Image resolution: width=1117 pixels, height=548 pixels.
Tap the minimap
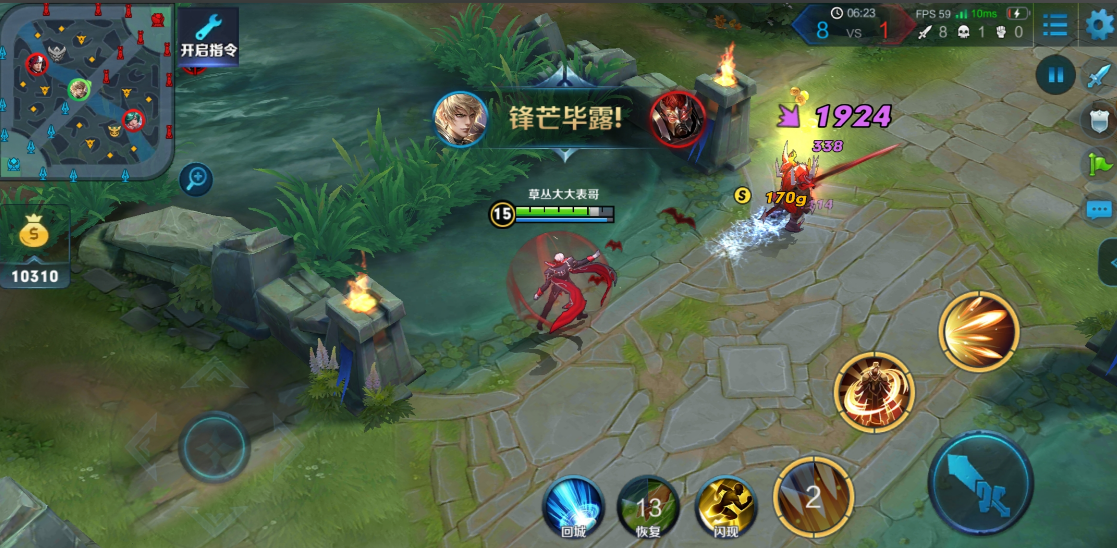pos(87,90)
